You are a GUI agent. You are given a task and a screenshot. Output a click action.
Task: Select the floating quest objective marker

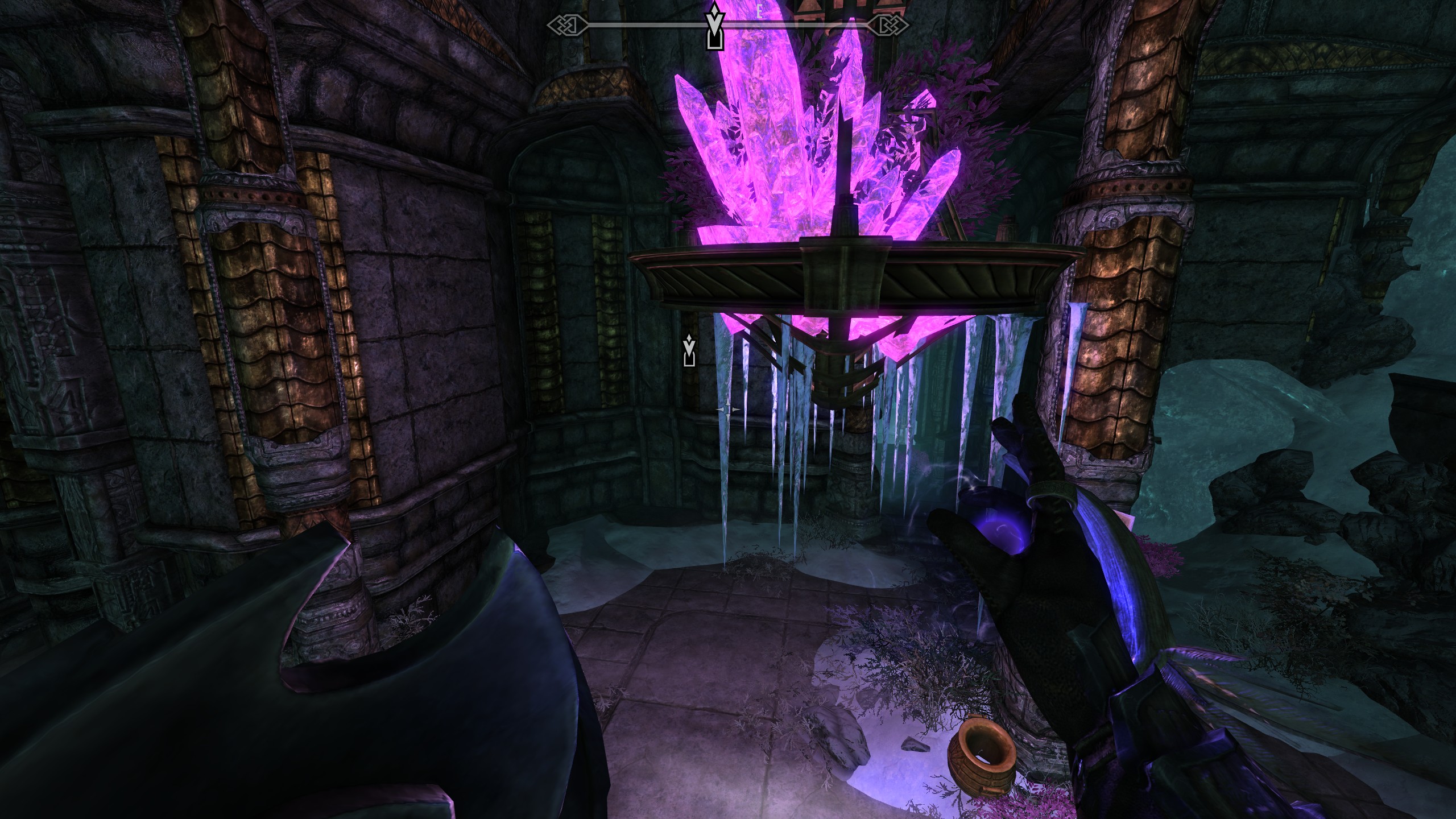(x=689, y=350)
